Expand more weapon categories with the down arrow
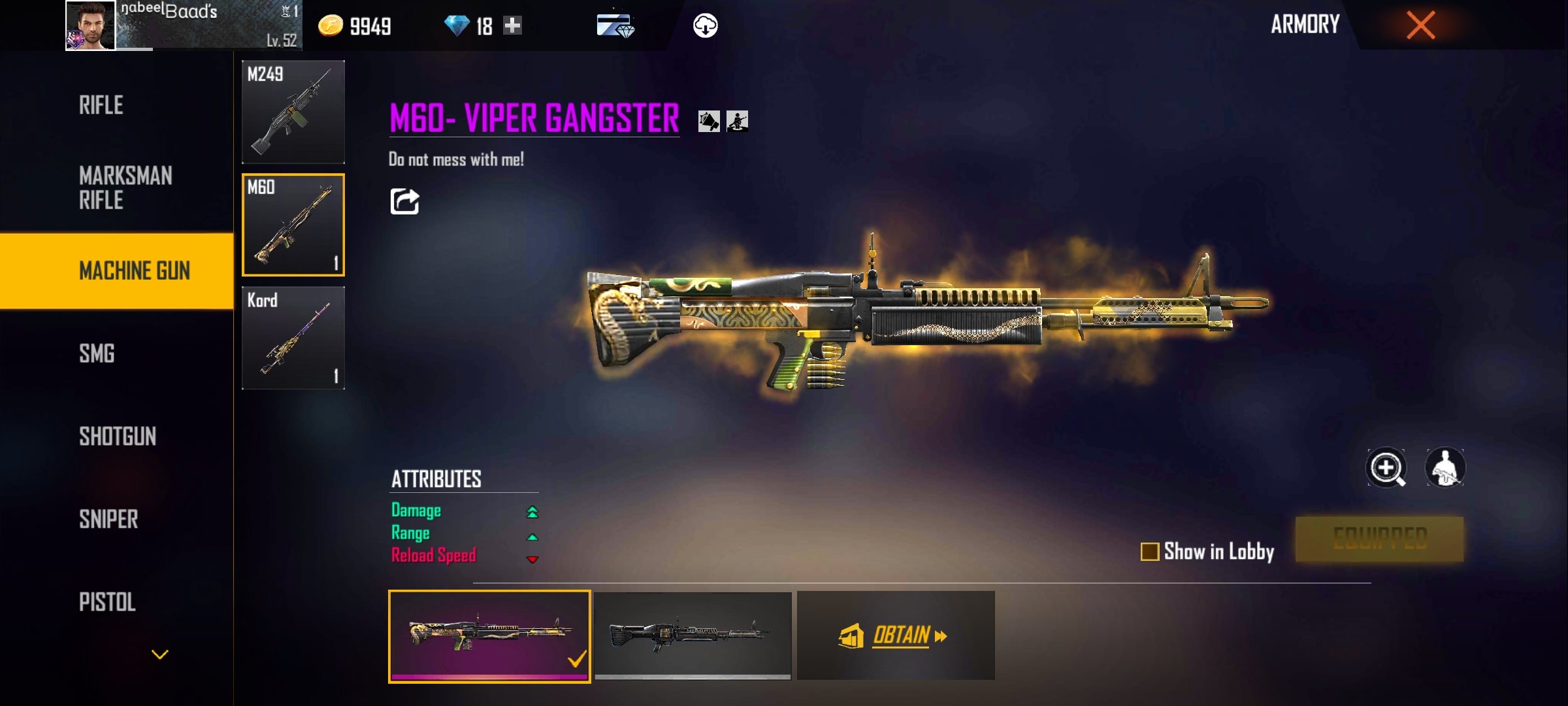The height and width of the screenshot is (706, 1568). tap(160, 654)
